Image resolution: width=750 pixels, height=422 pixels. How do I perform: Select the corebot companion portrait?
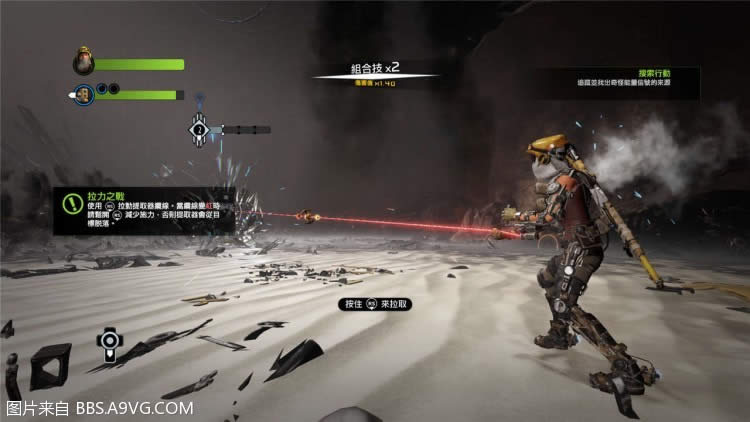pos(85,95)
